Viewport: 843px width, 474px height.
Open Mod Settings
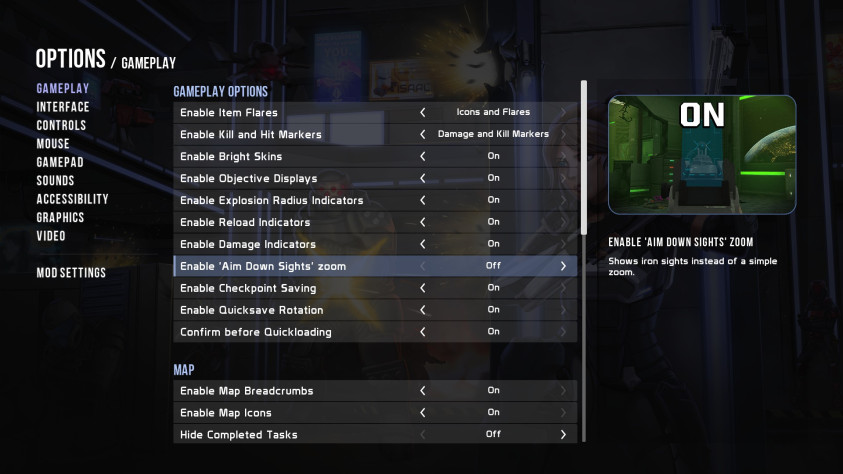71,273
